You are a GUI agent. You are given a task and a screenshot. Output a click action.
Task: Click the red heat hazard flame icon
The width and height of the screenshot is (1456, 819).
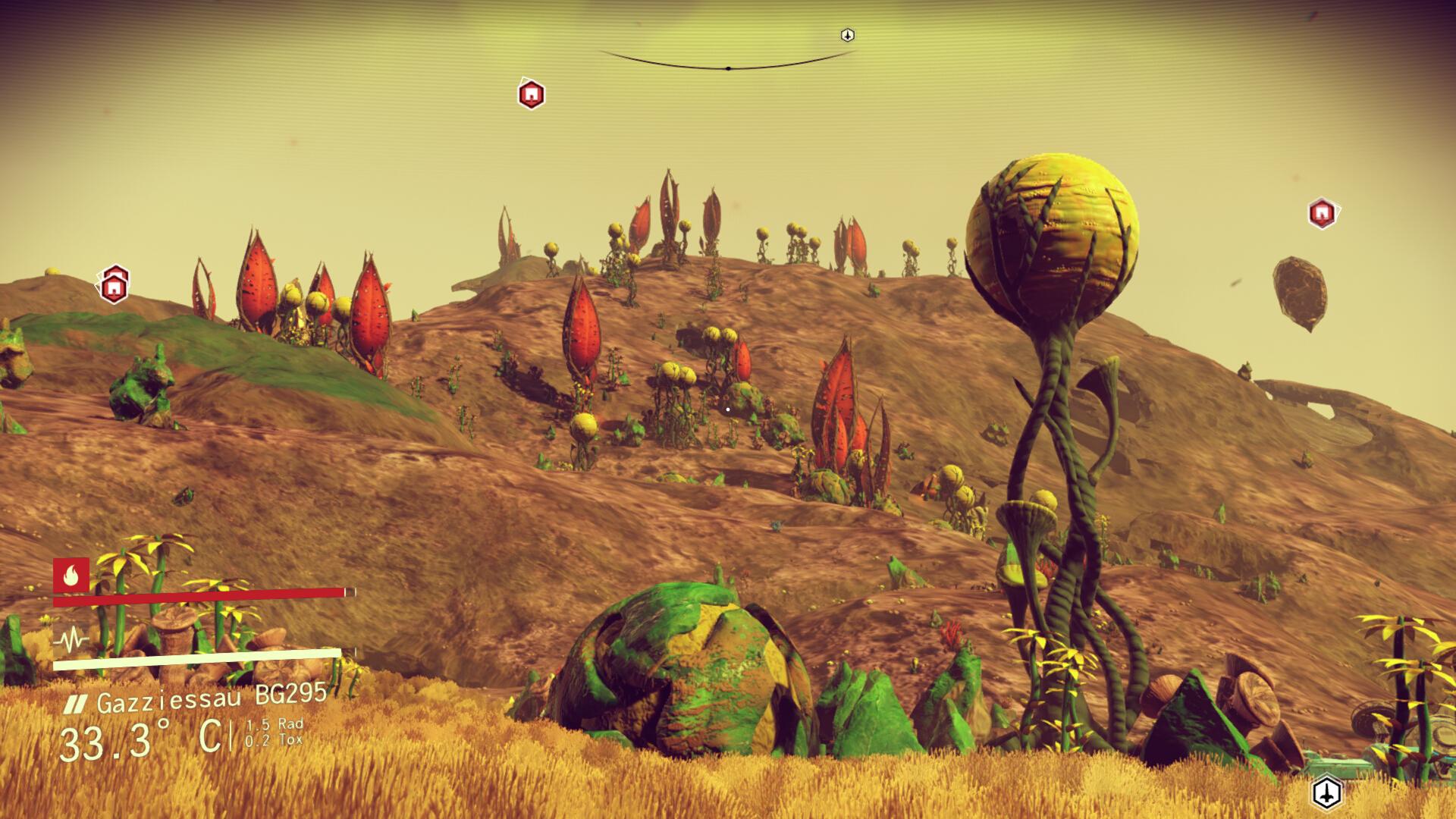(71, 576)
